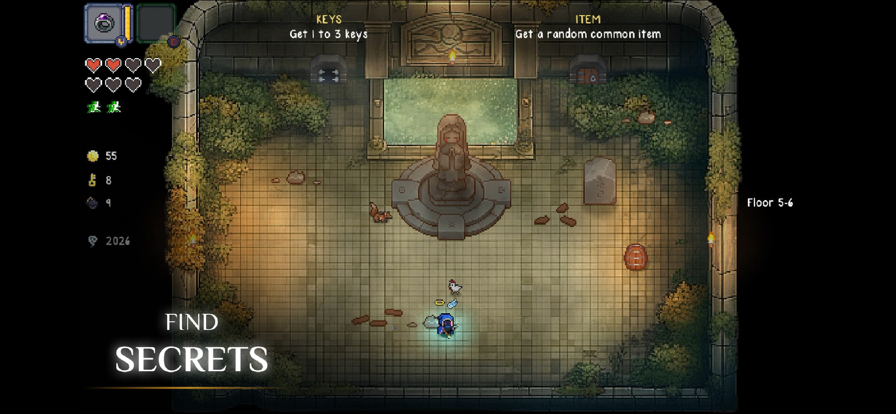896x414 pixels.
Task: Activate the purple ring active item slot
Action: [x=104, y=22]
